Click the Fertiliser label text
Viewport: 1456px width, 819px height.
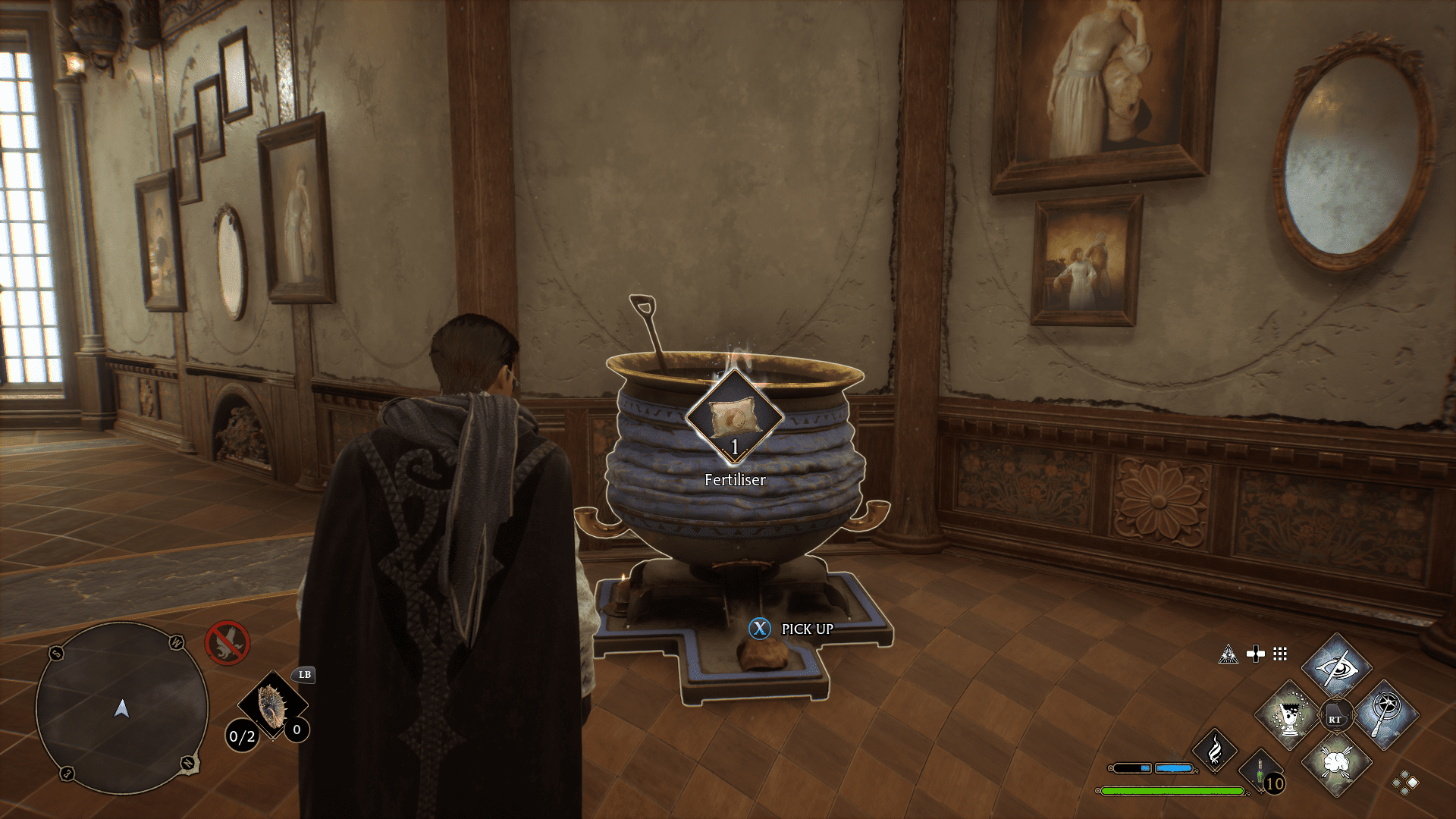pyautogui.click(x=734, y=479)
